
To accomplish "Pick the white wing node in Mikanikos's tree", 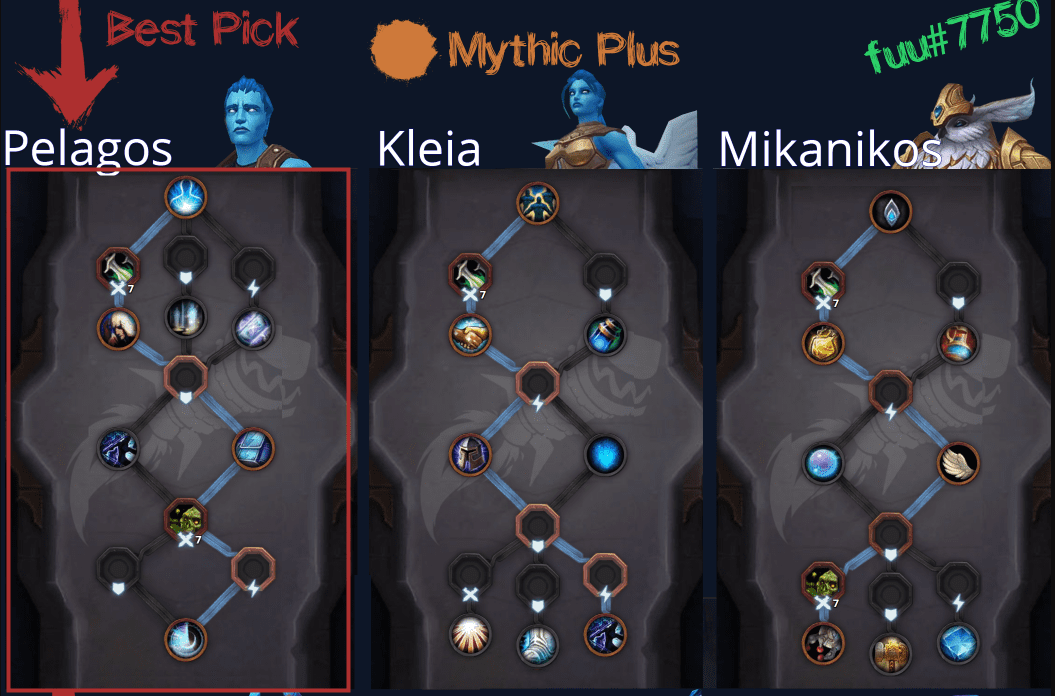I will coord(958,462).
